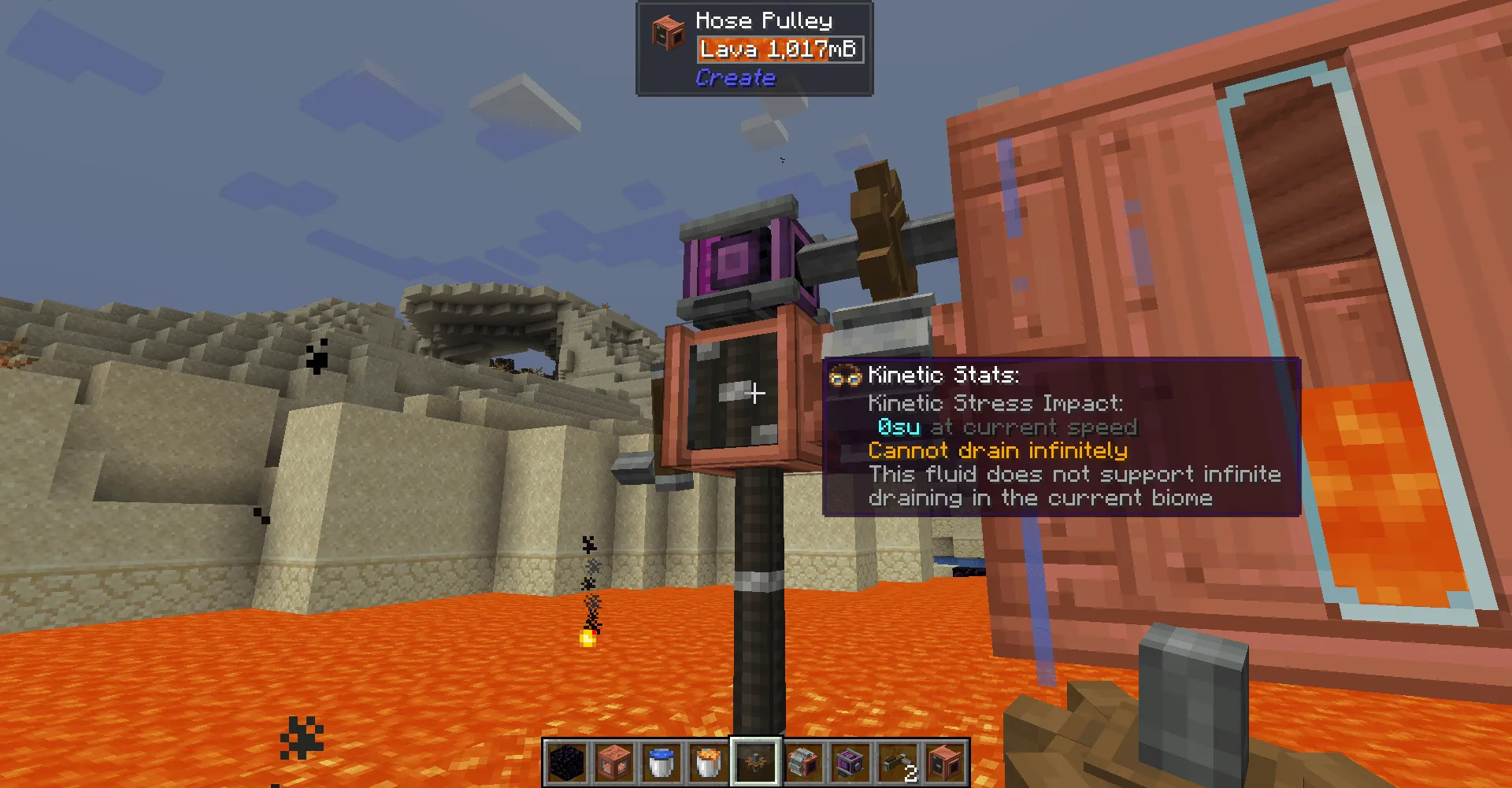Viewport: 1512px width, 788px height.
Task: Click the blue Create mod label
Action: click(x=735, y=77)
